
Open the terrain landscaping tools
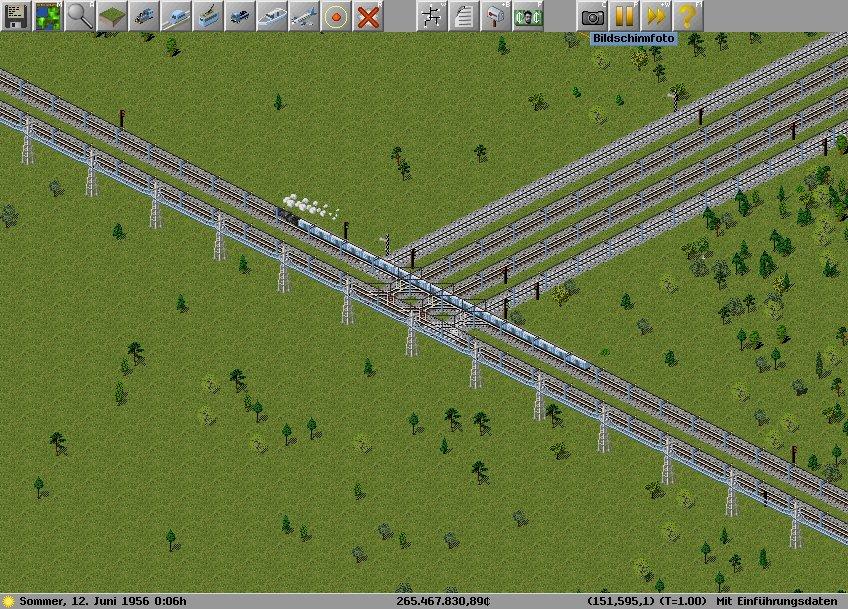112,16
